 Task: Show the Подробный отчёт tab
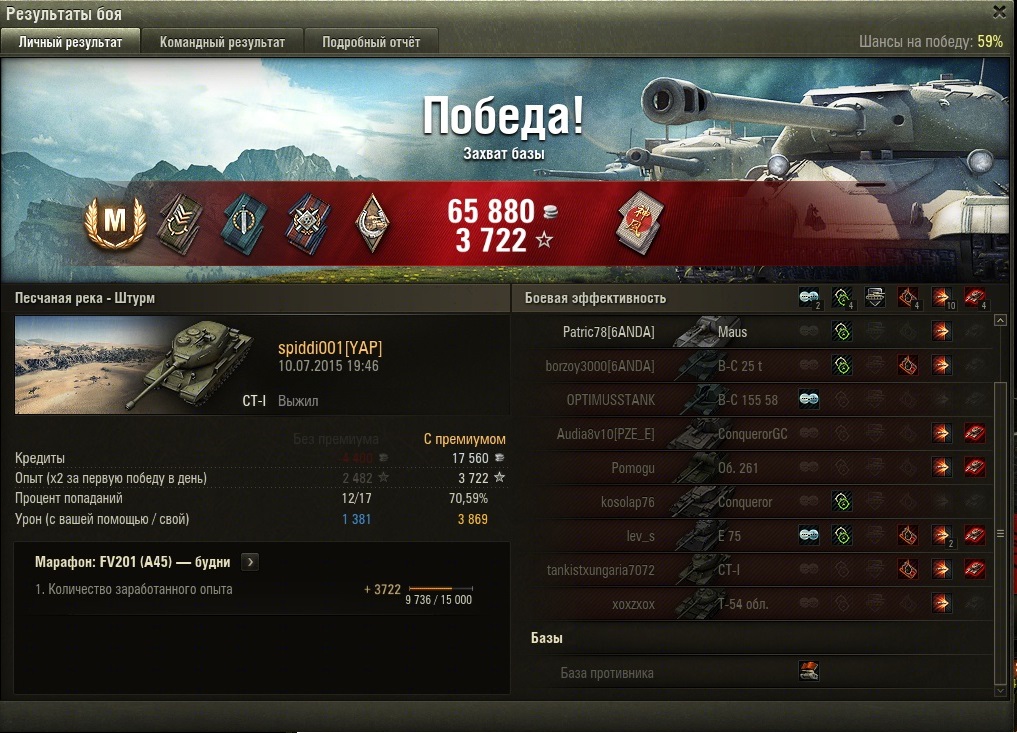click(x=371, y=42)
